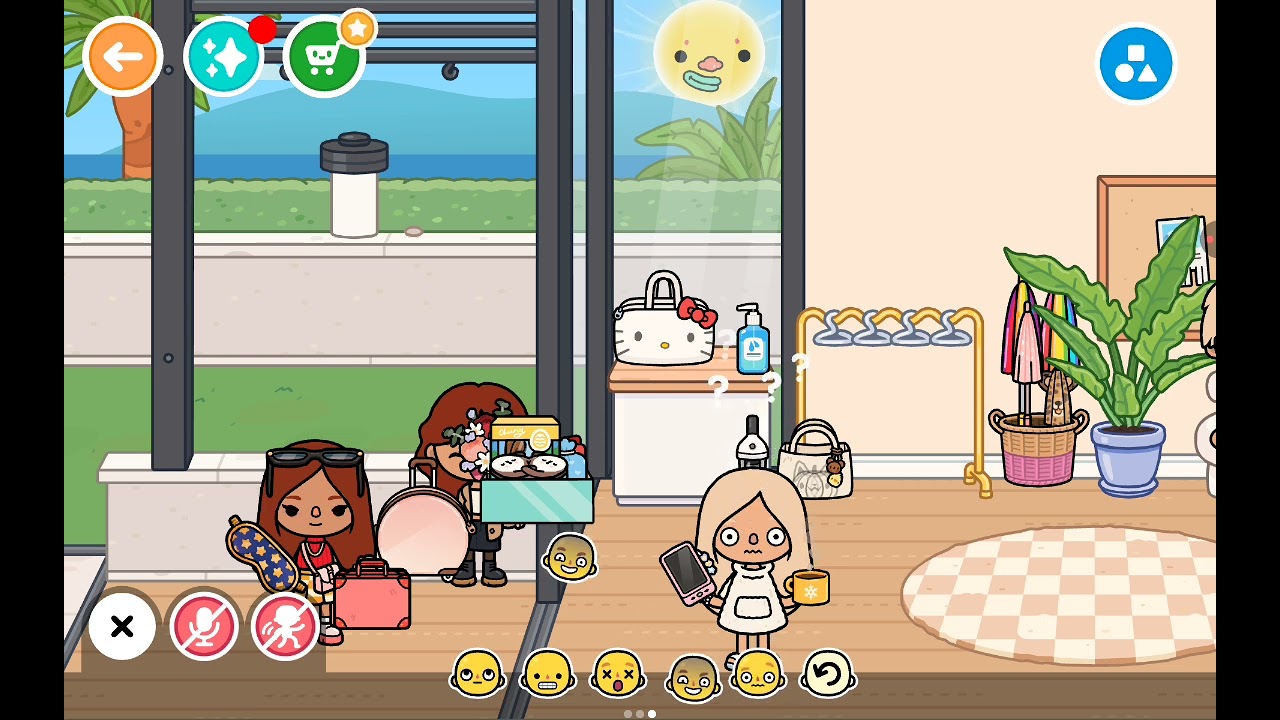Choose the eye-rolling face expression

(477, 673)
